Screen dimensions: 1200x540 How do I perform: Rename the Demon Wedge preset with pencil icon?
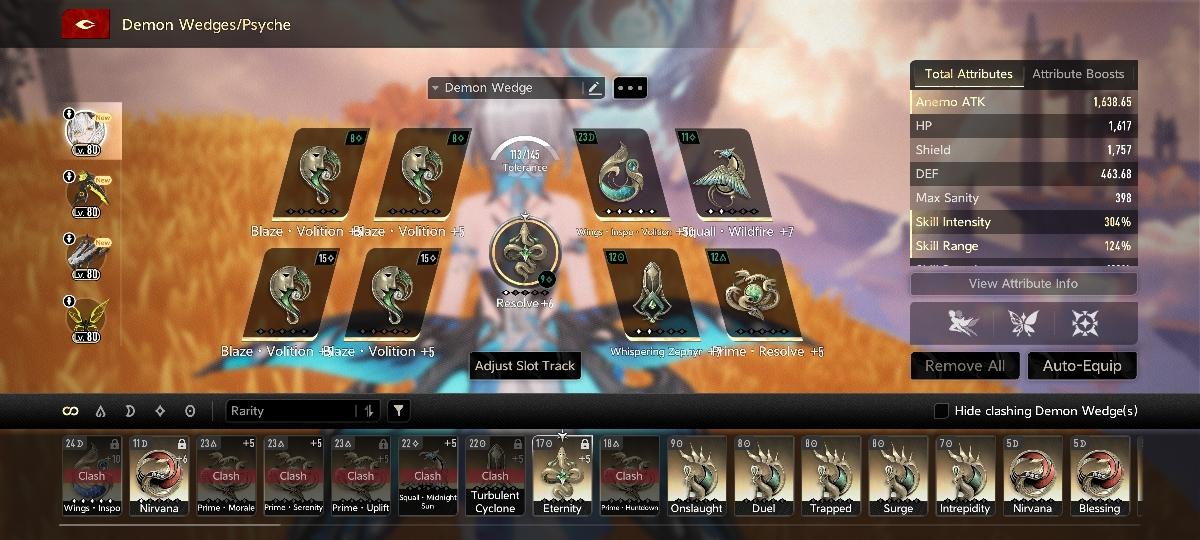(595, 88)
